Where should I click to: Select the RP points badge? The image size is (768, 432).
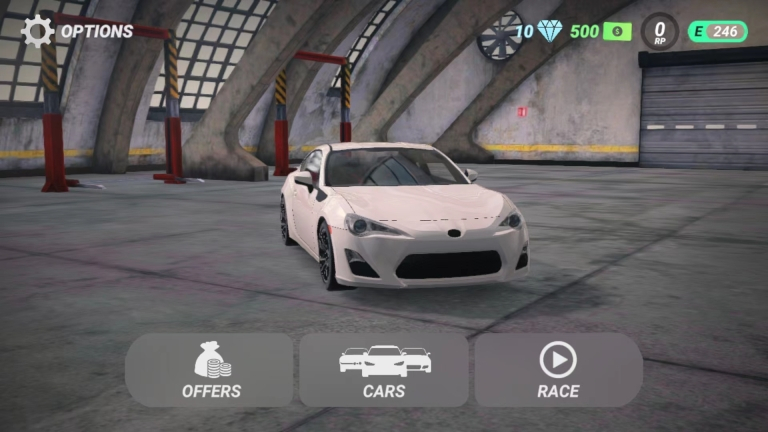(659, 31)
